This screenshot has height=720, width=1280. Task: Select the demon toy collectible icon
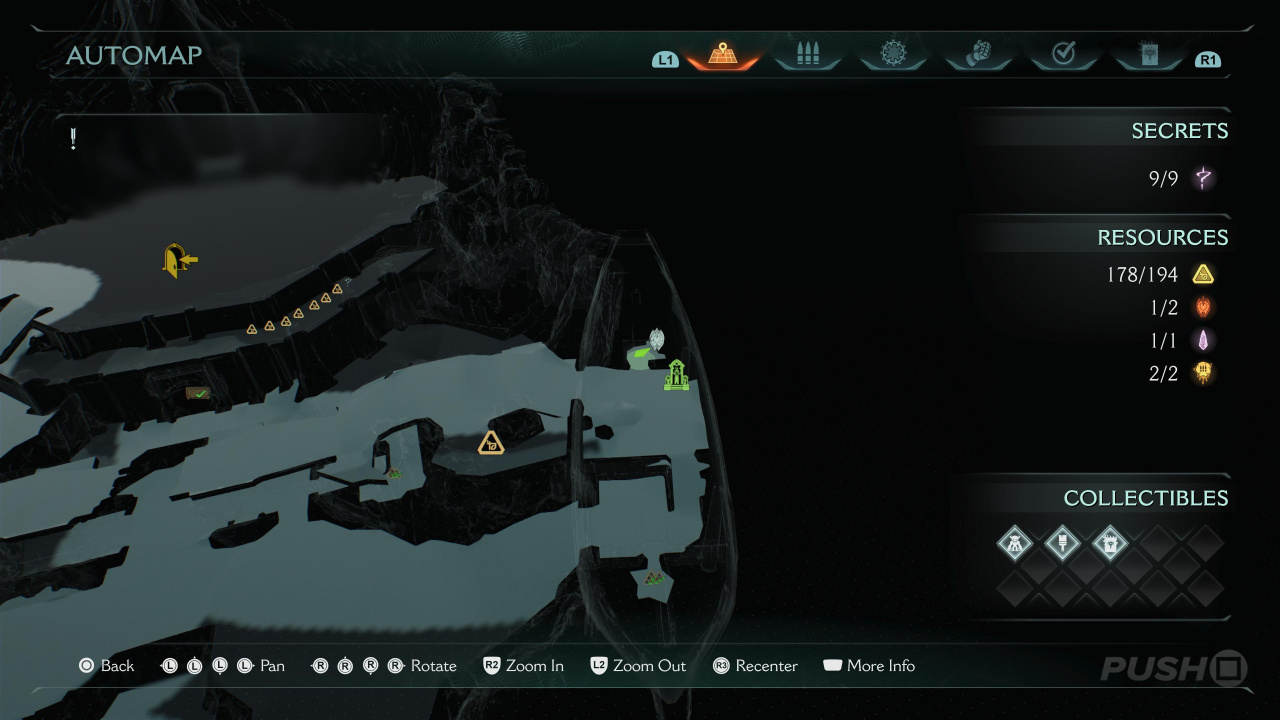[1015, 544]
